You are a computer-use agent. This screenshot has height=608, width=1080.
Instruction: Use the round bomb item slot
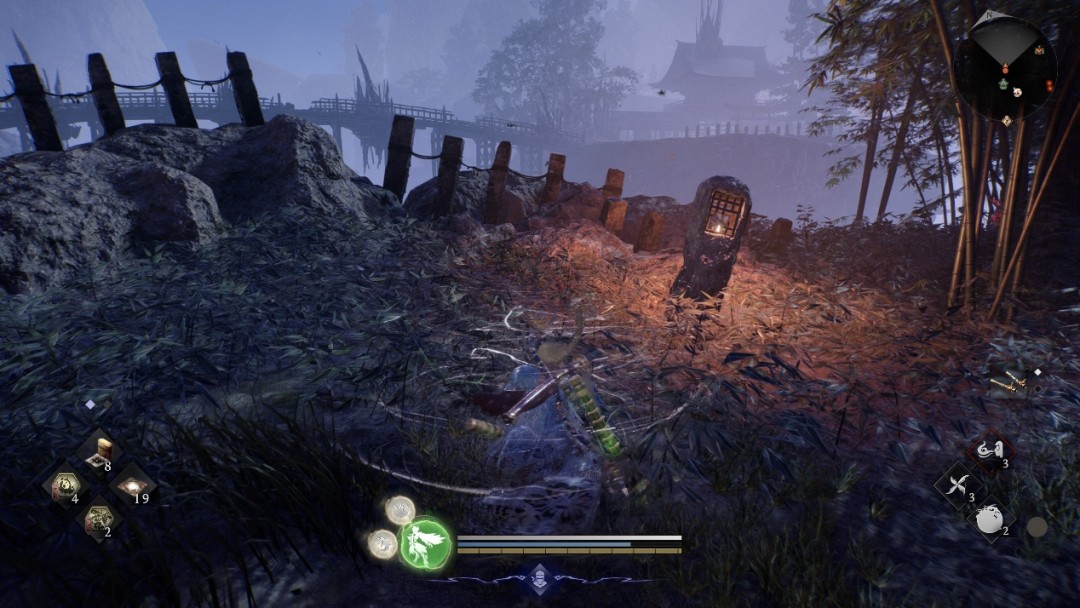pyautogui.click(x=990, y=520)
